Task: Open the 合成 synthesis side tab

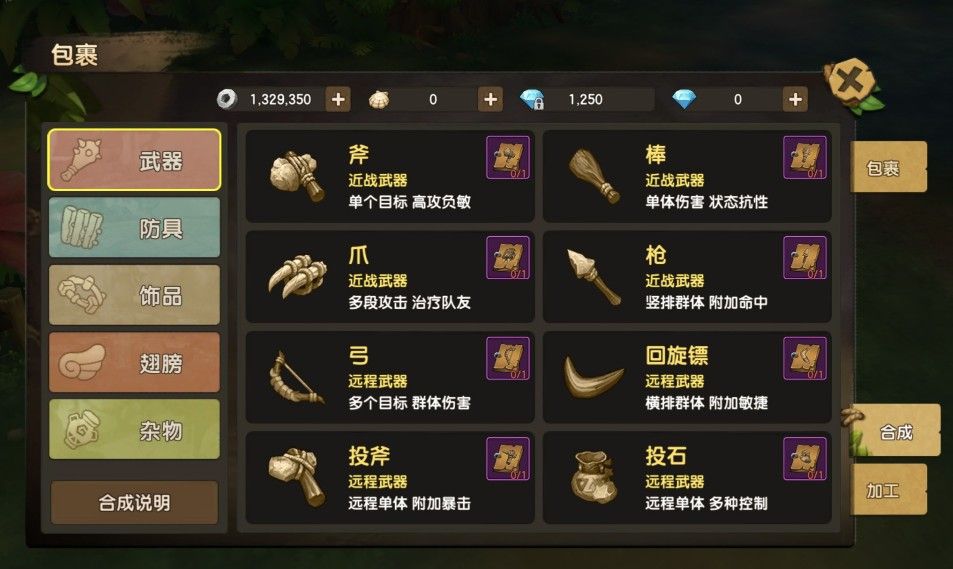Action: [895, 432]
